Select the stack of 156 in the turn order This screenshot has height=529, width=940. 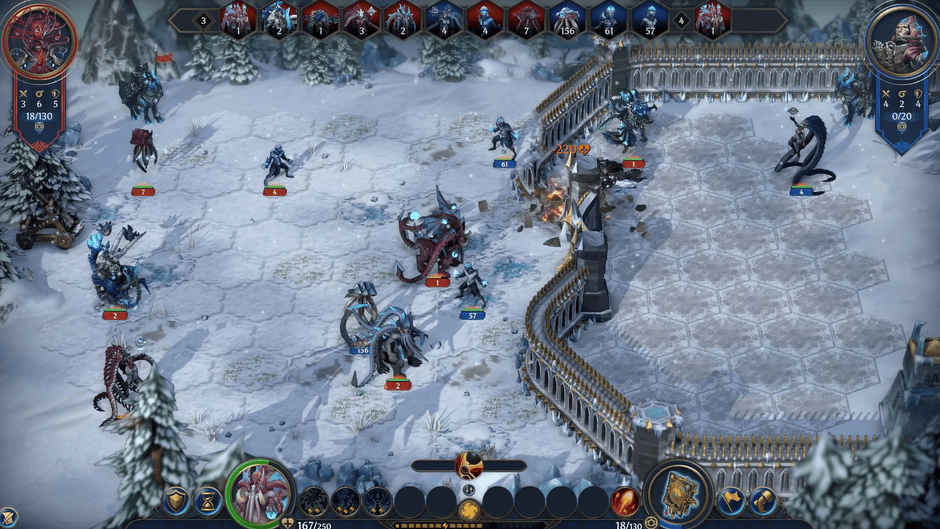point(567,19)
